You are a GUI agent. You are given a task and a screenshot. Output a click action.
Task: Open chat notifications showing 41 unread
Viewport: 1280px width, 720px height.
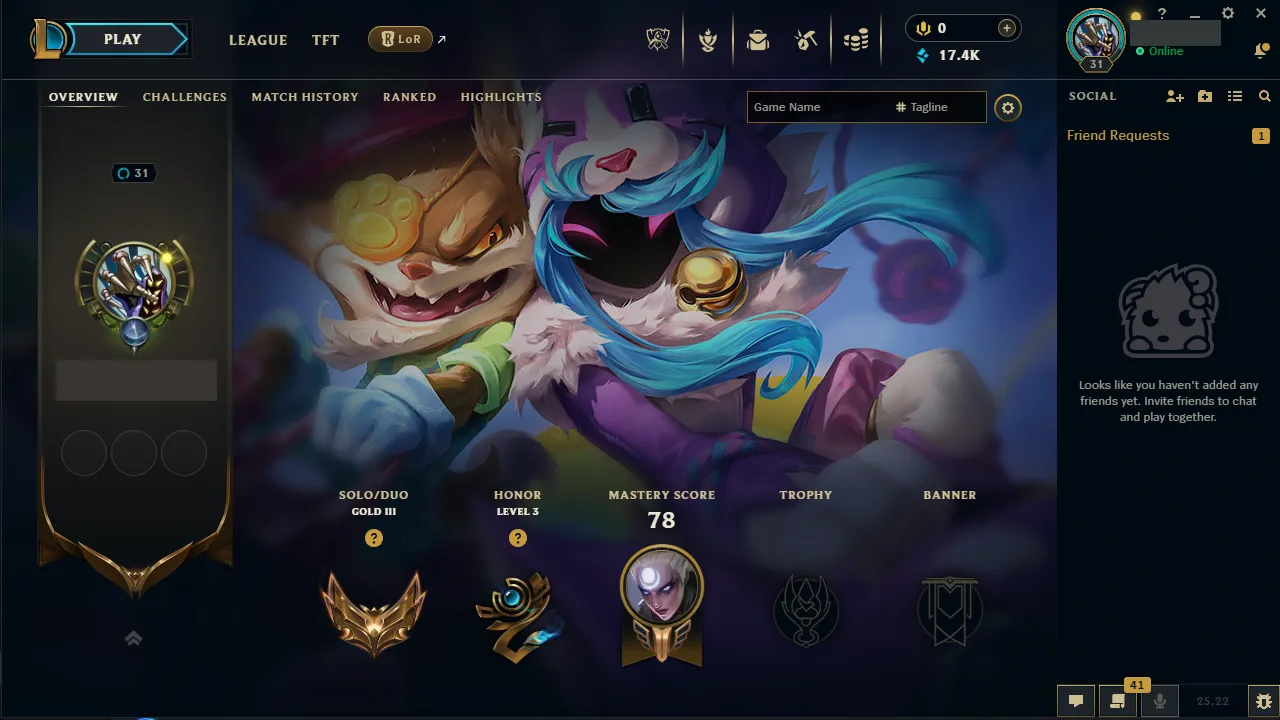1118,701
